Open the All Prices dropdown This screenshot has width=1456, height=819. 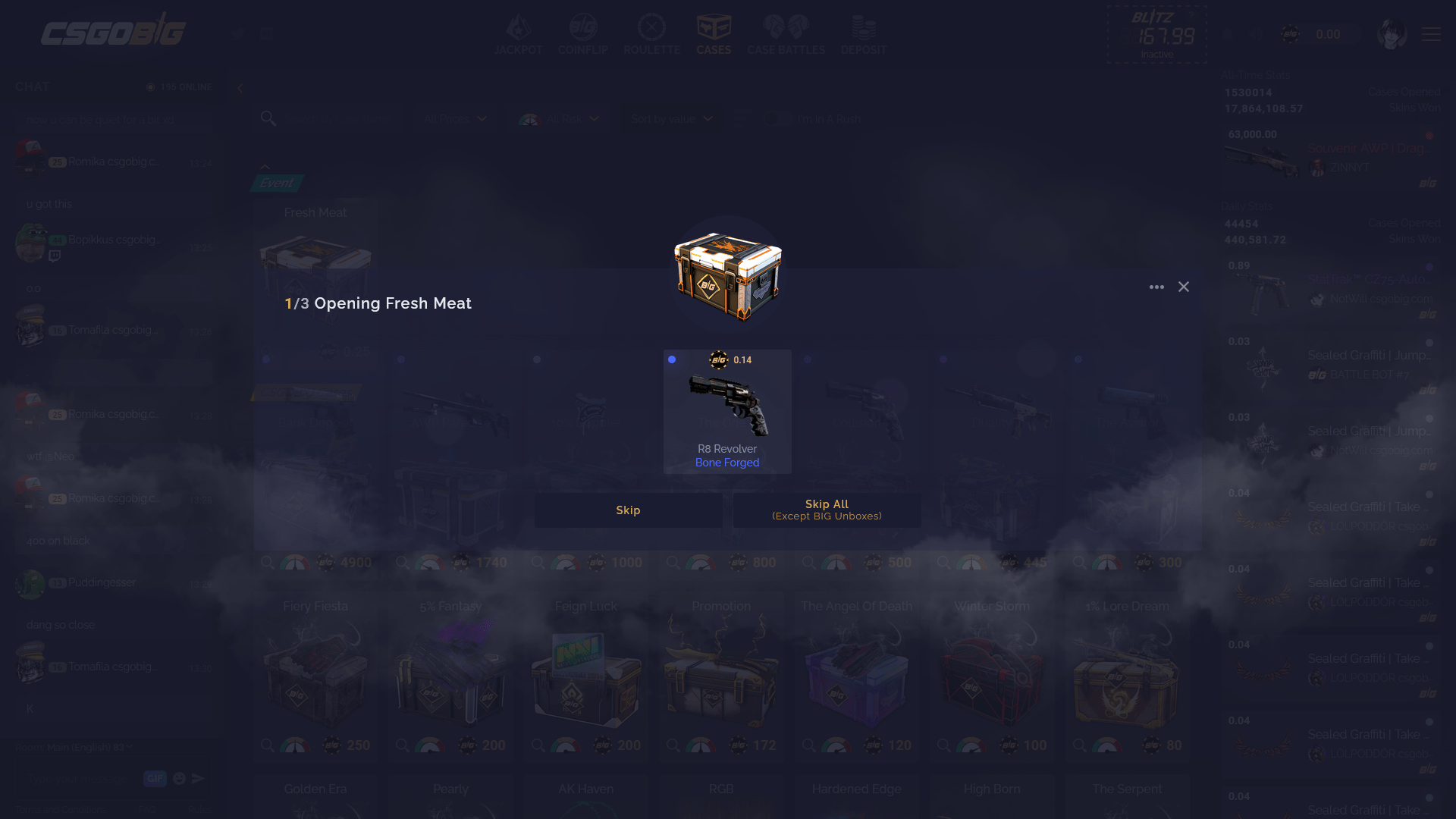click(453, 119)
